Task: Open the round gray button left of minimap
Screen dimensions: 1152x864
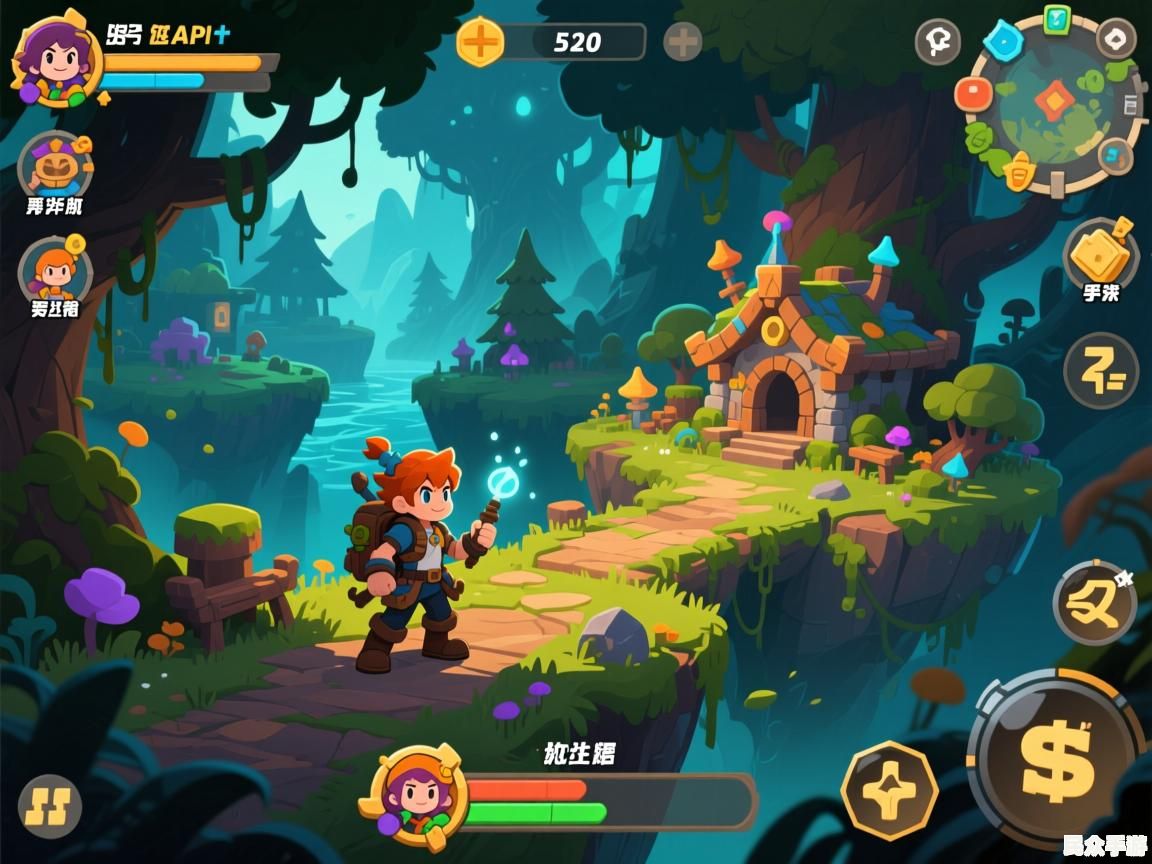Action: pos(937,42)
